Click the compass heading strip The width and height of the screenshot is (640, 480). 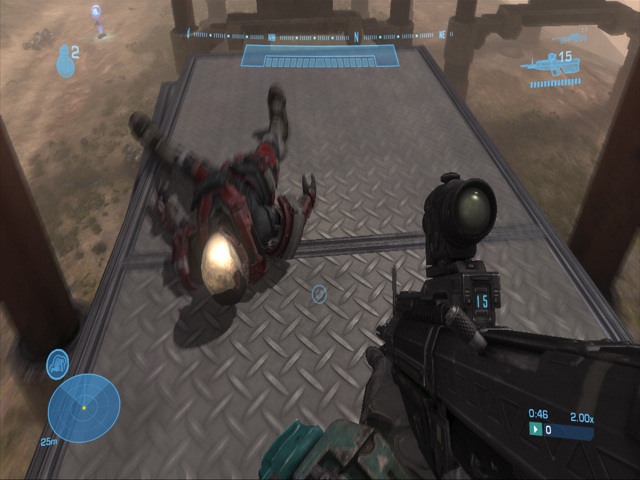(x=319, y=36)
